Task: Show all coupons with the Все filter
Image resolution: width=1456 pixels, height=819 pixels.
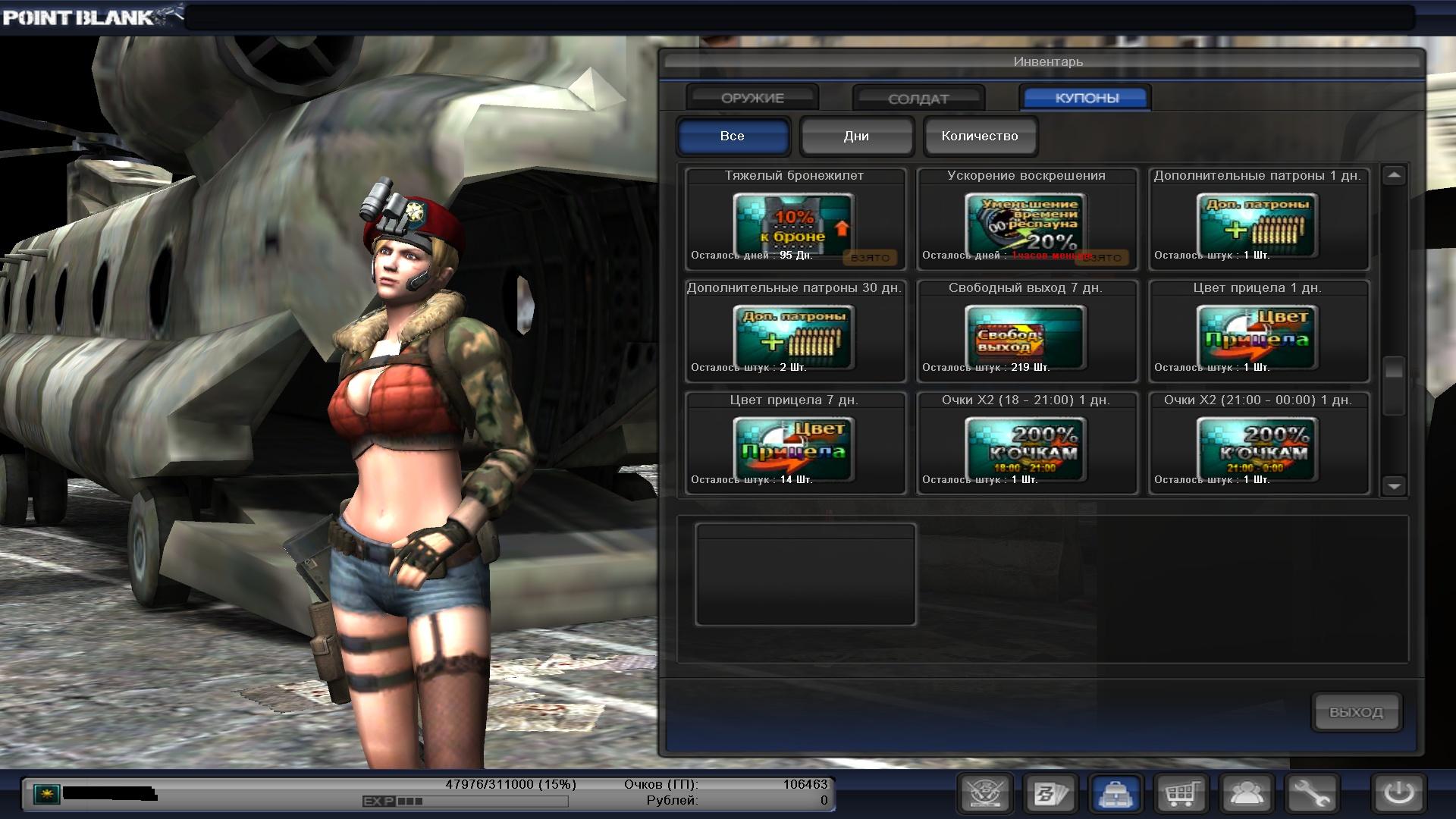Action: 733,136
